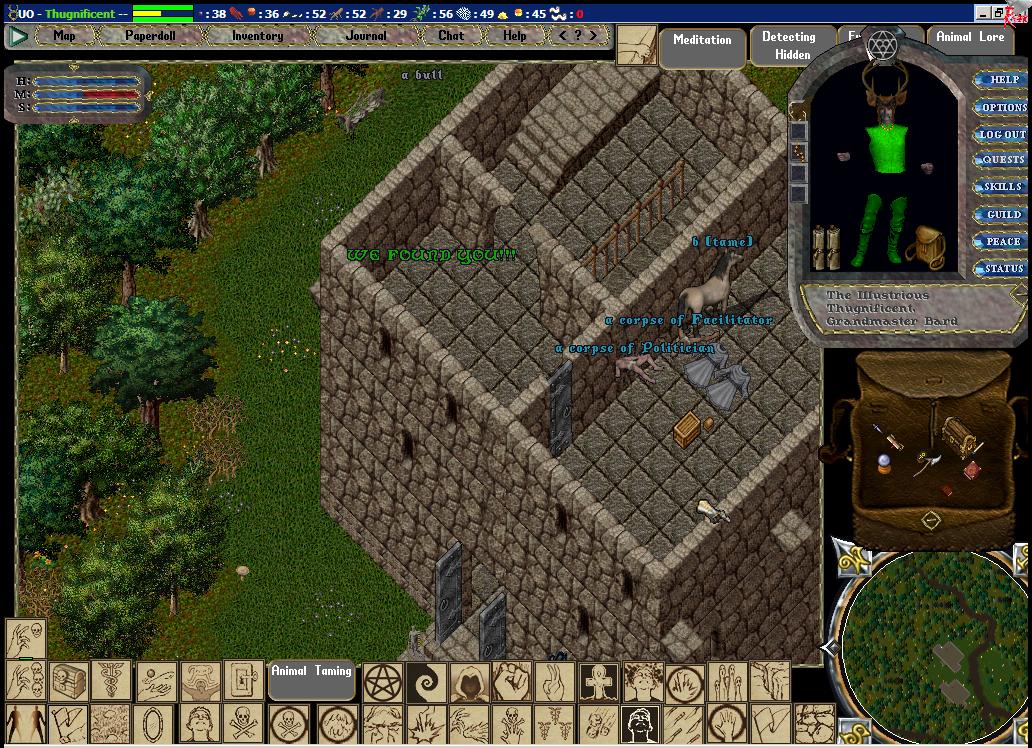This screenshot has height=748, width=1032.
Task: Open the Quests button on the paperdoll
Action: 1002,160
